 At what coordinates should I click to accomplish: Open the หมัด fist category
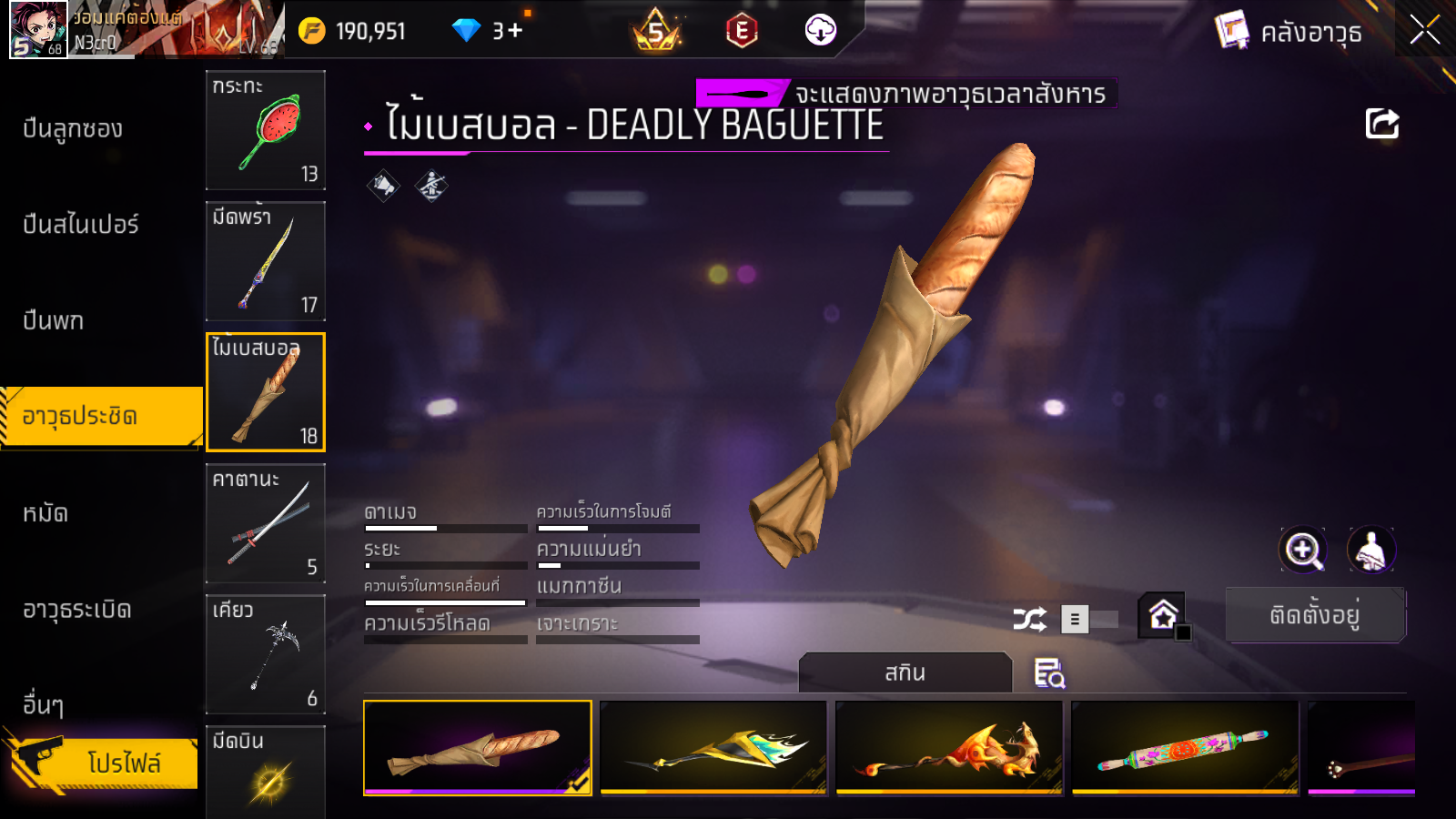pyautogui.click(x=45, y=513)
